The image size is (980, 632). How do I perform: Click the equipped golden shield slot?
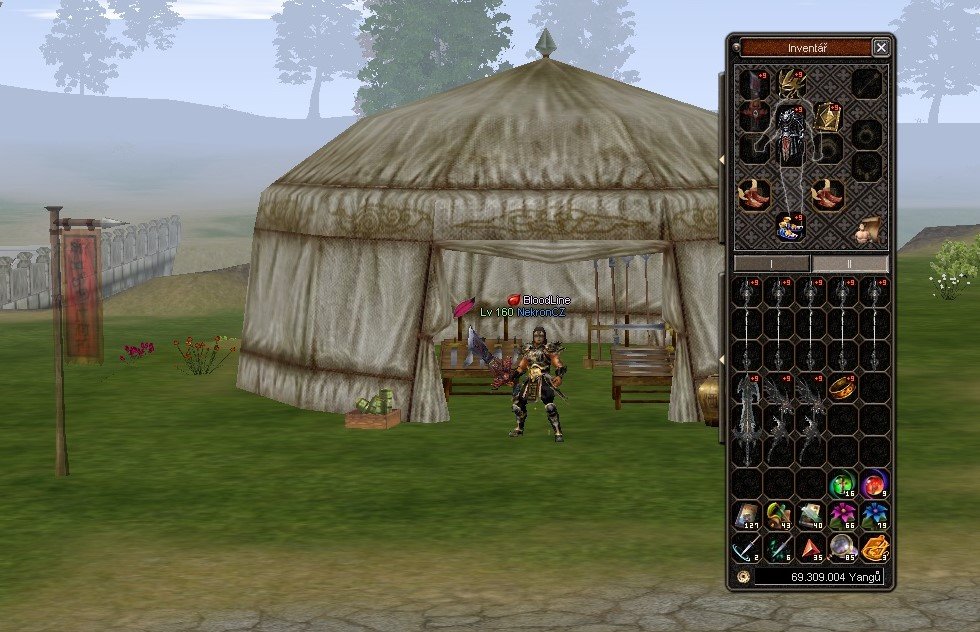pyautogui.click(x=829, y=117)
